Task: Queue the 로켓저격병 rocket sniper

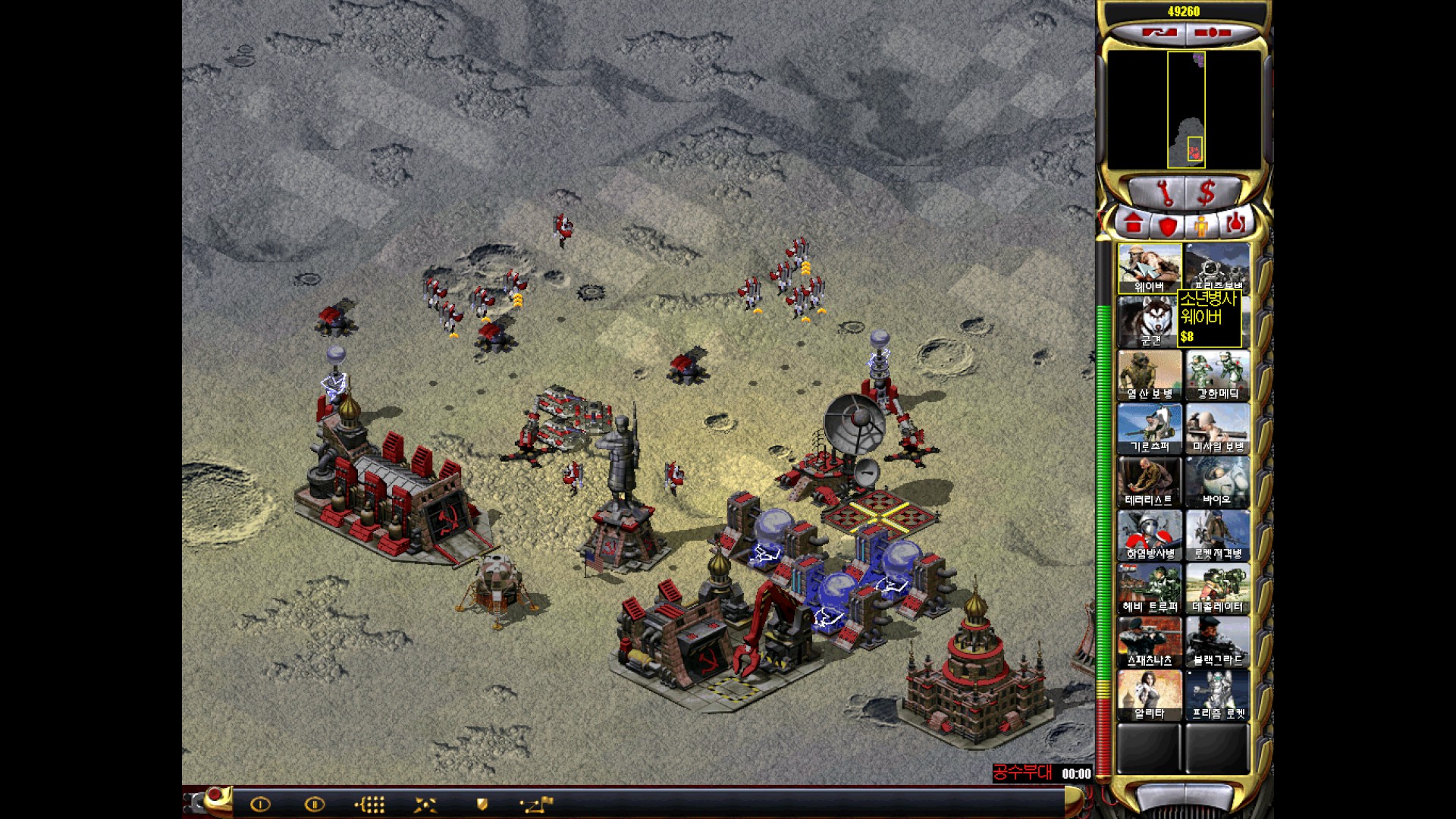Action: [1217, 535]
